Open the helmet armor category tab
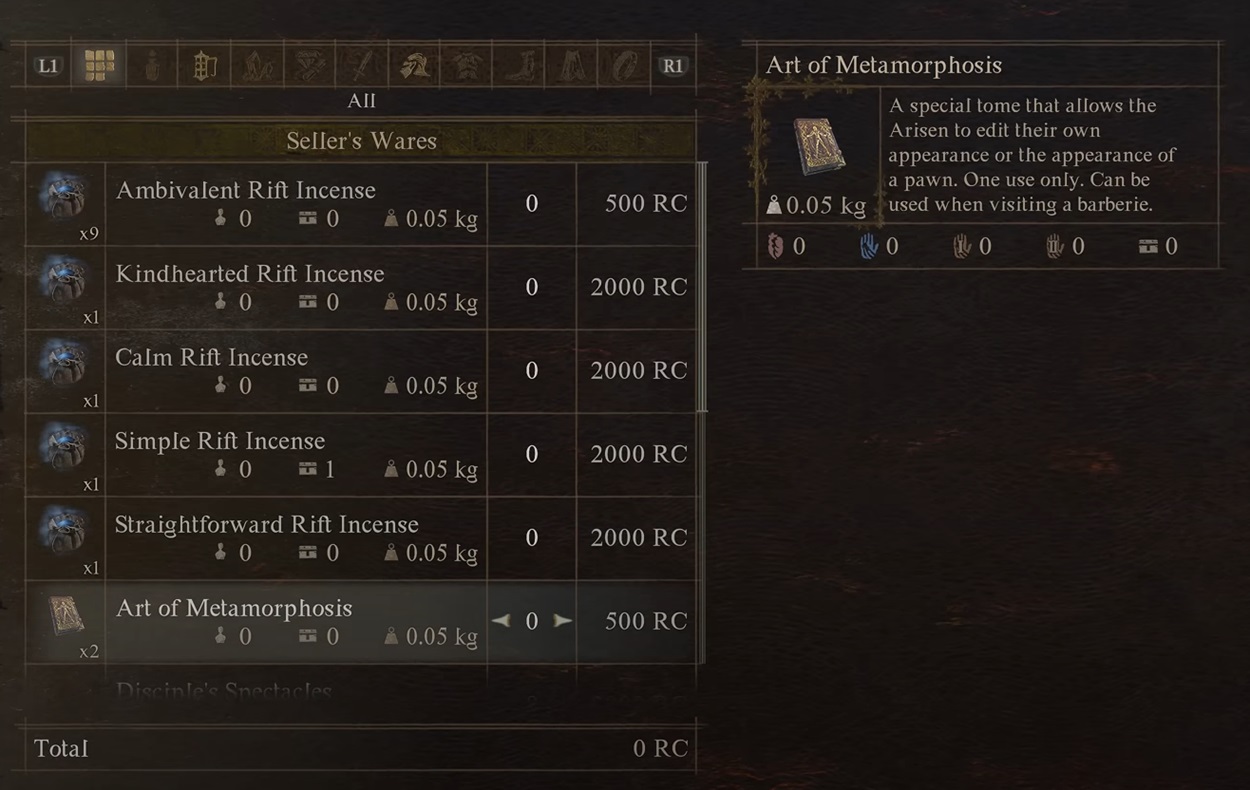This screenshot has width=1250, height=790. (x=414, y=66)
